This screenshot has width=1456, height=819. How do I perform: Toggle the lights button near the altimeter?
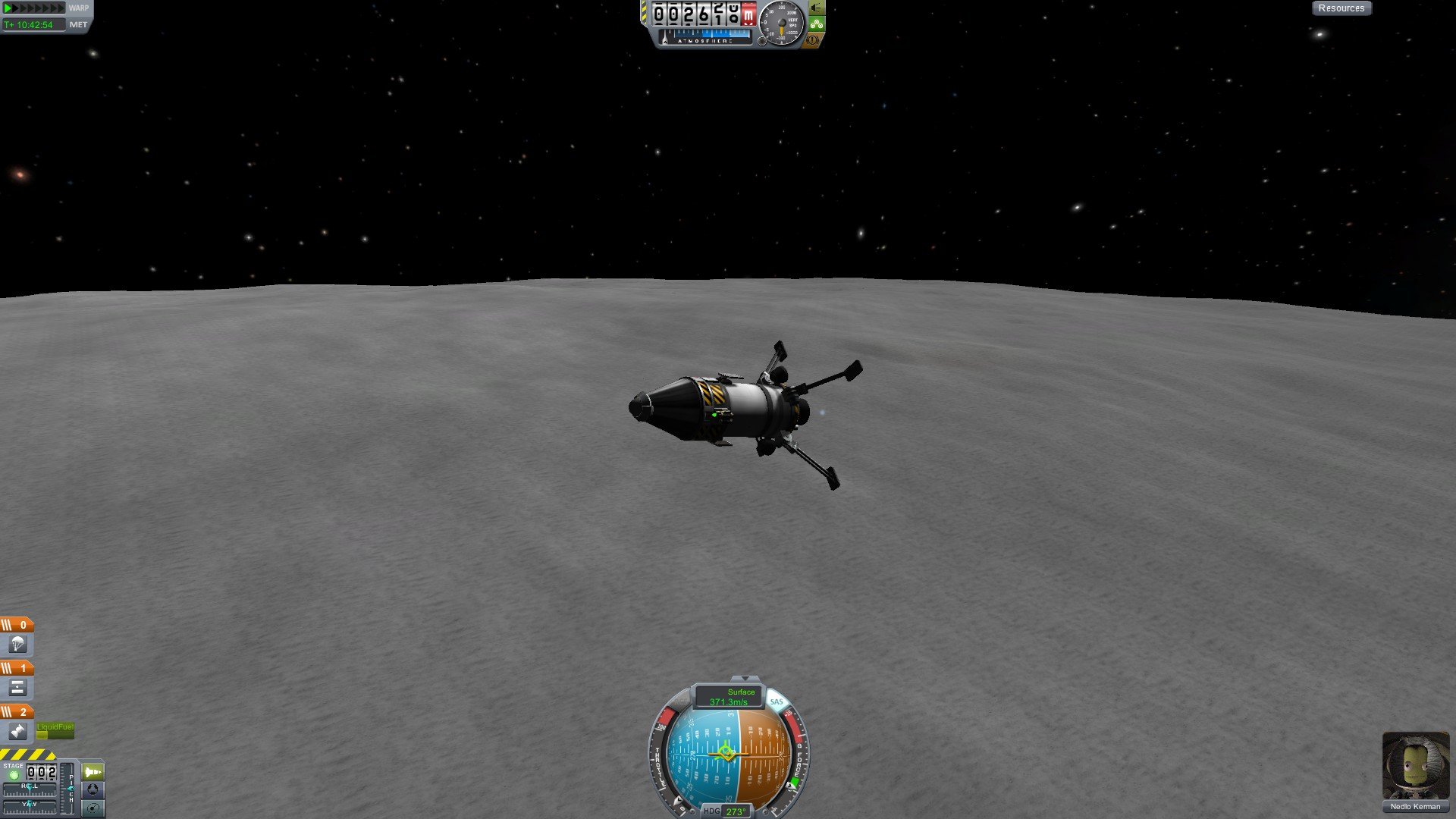pos(816,8)
